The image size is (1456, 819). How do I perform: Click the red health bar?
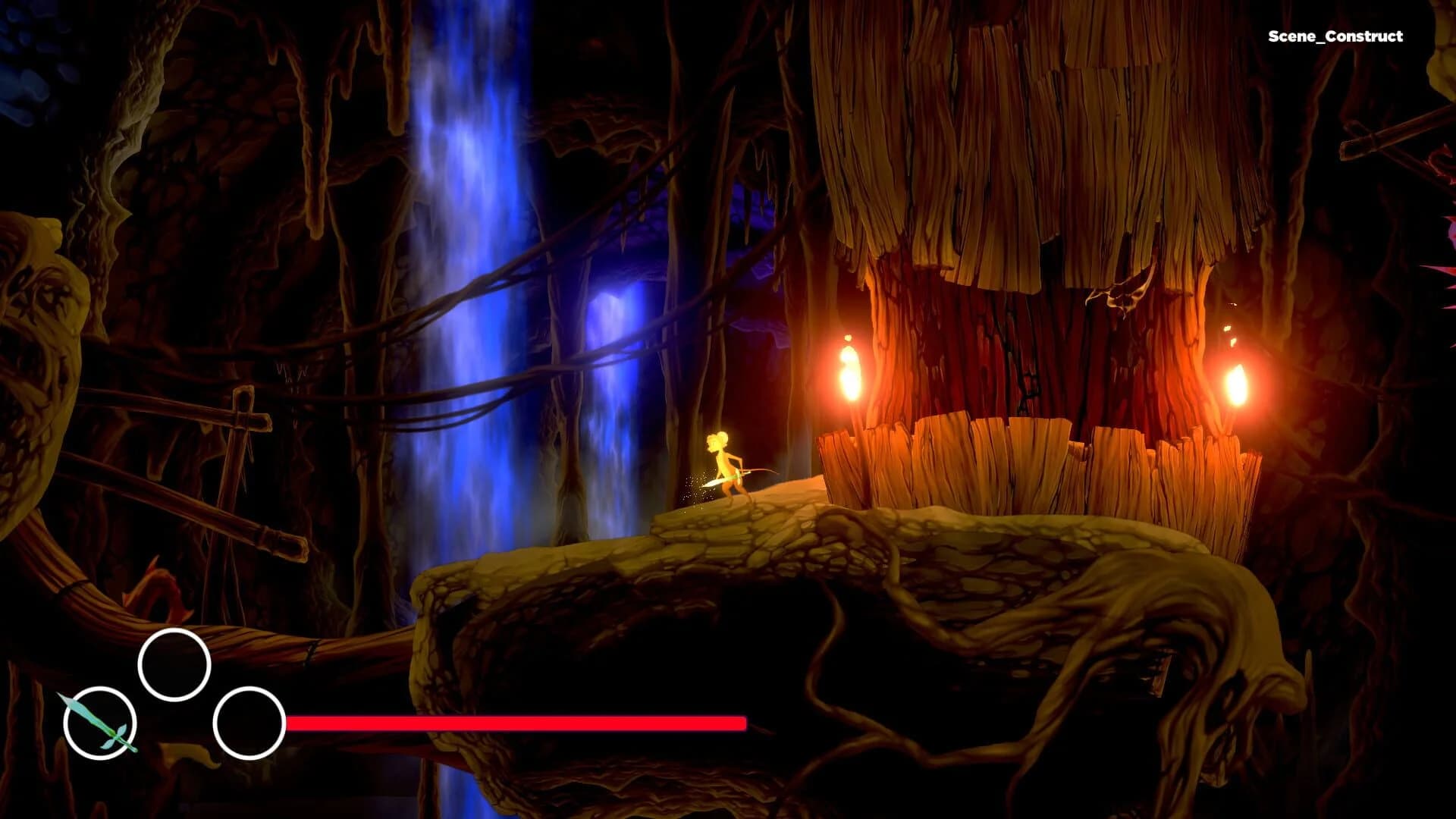516,723
